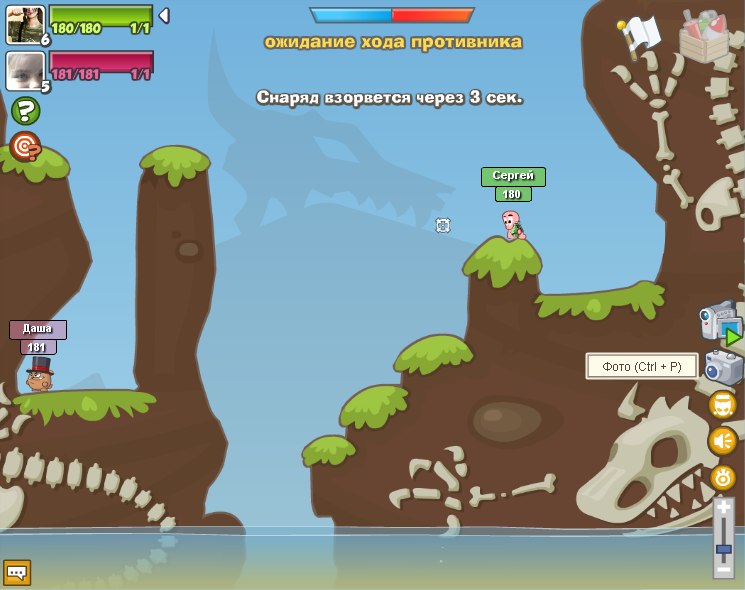The width and height of the screenshot is (745, 590).
Task: Select the green team player avatar
Action: tap(24, 23)
